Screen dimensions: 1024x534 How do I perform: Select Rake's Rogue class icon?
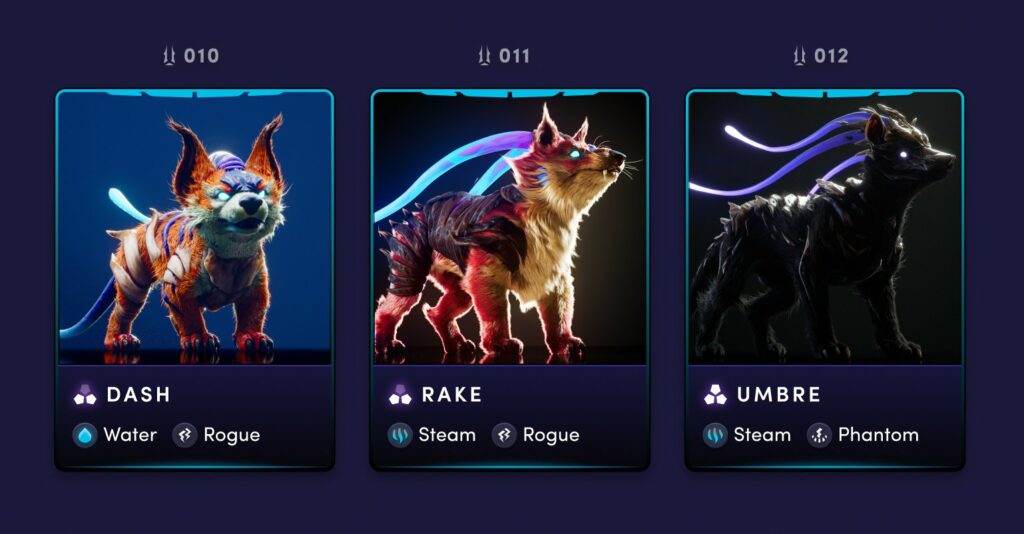point(504,435)
